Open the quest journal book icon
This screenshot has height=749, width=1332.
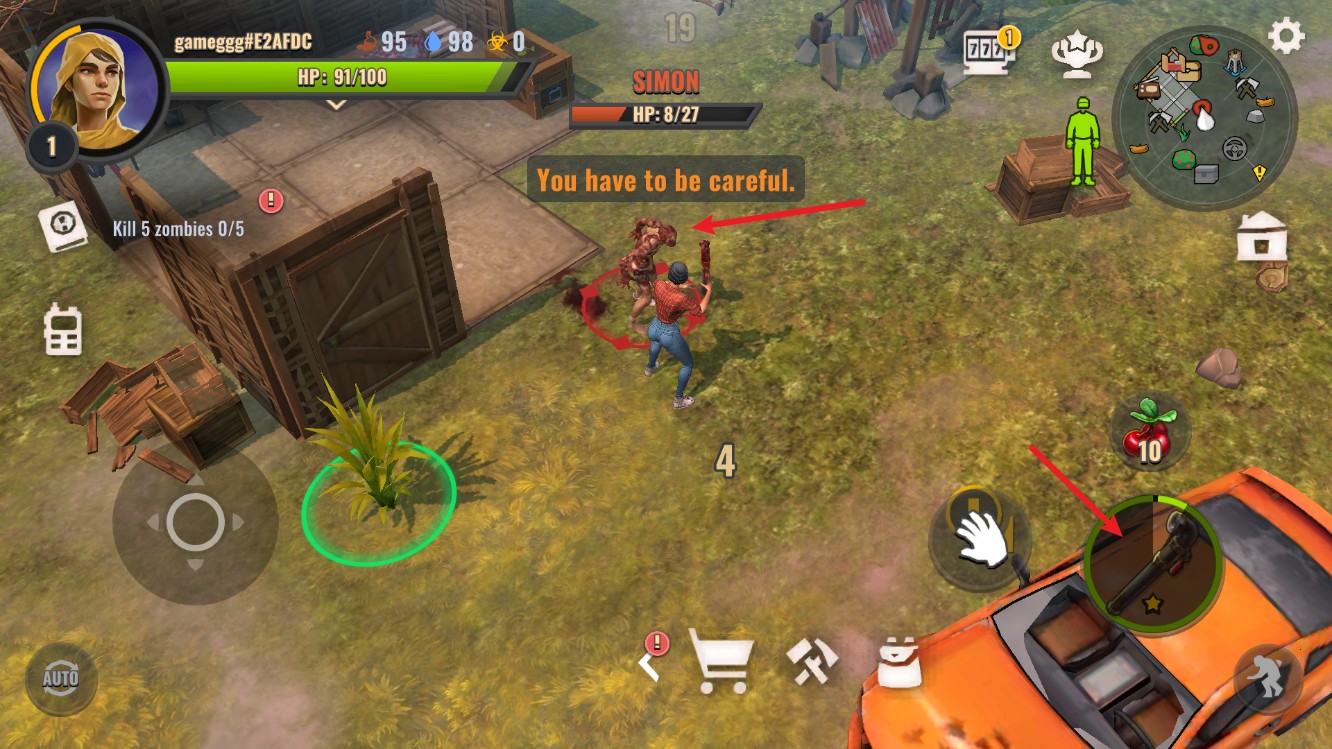click(x=64, y=227)
